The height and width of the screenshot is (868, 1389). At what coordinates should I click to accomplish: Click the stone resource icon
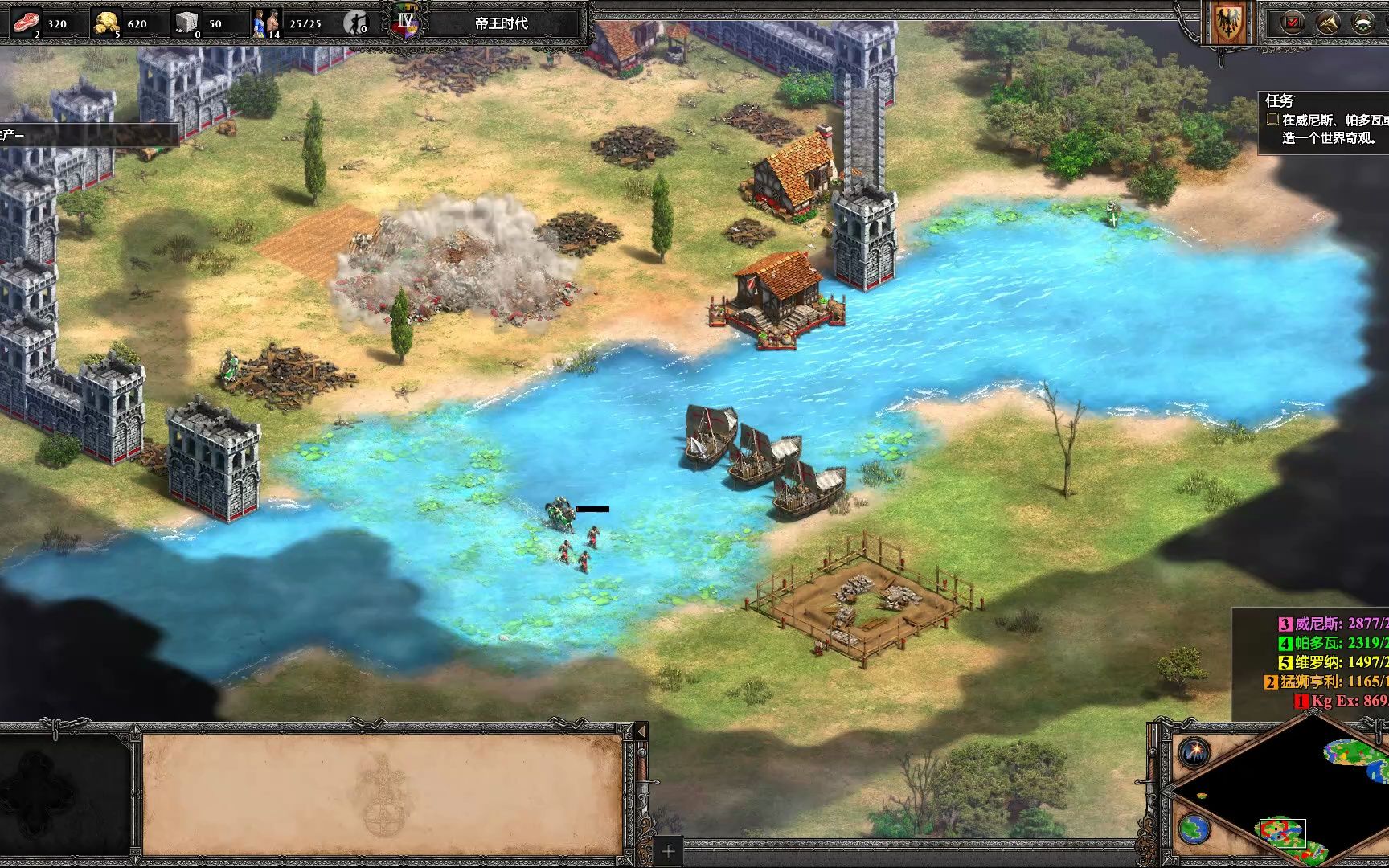(x=188, y=22)
